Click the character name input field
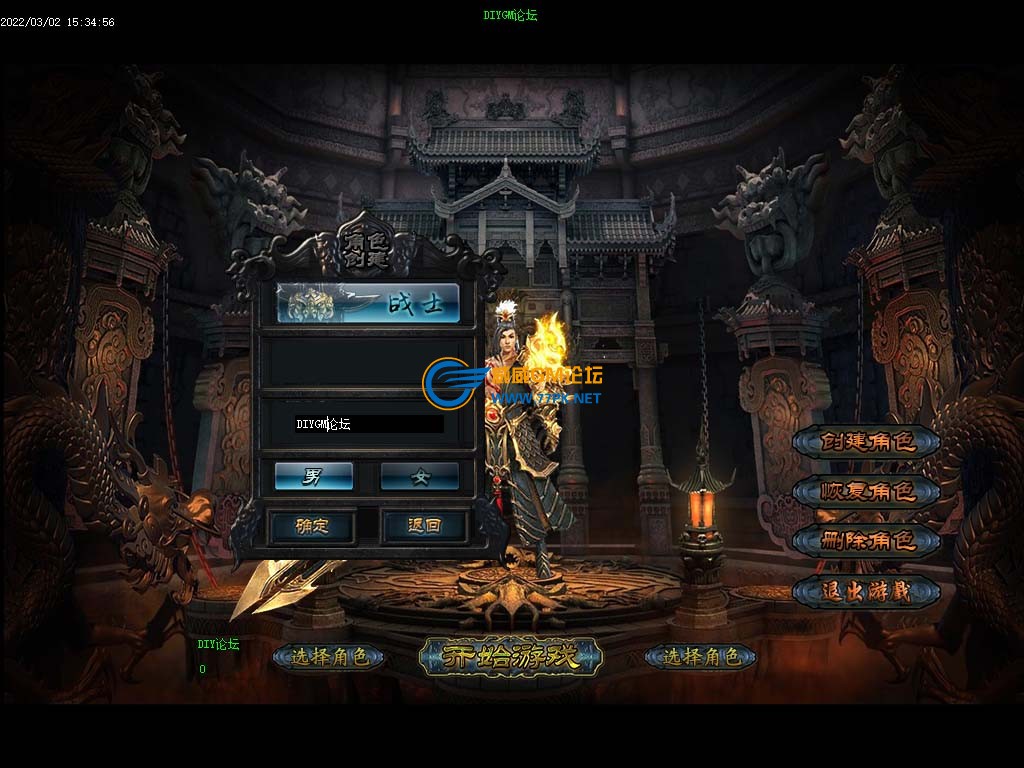 point(368,424)
